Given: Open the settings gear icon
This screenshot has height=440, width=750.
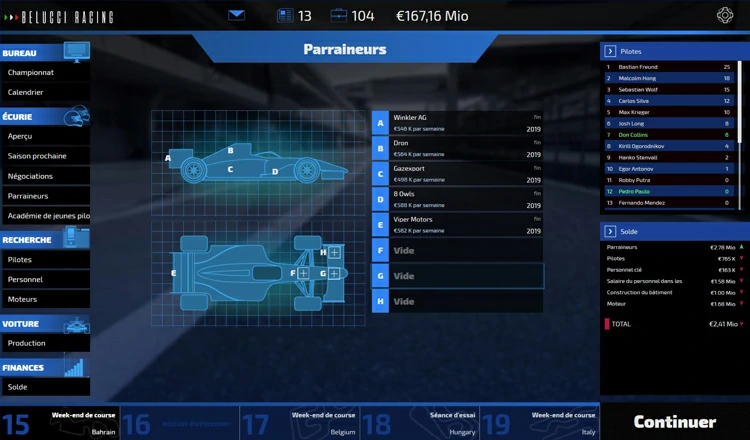Looking at the screenshot, I should [726, 15].
